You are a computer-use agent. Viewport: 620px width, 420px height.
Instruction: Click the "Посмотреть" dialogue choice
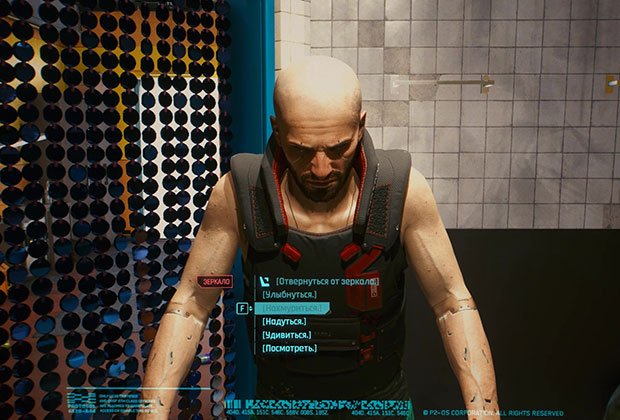click(x=290, y=348)
